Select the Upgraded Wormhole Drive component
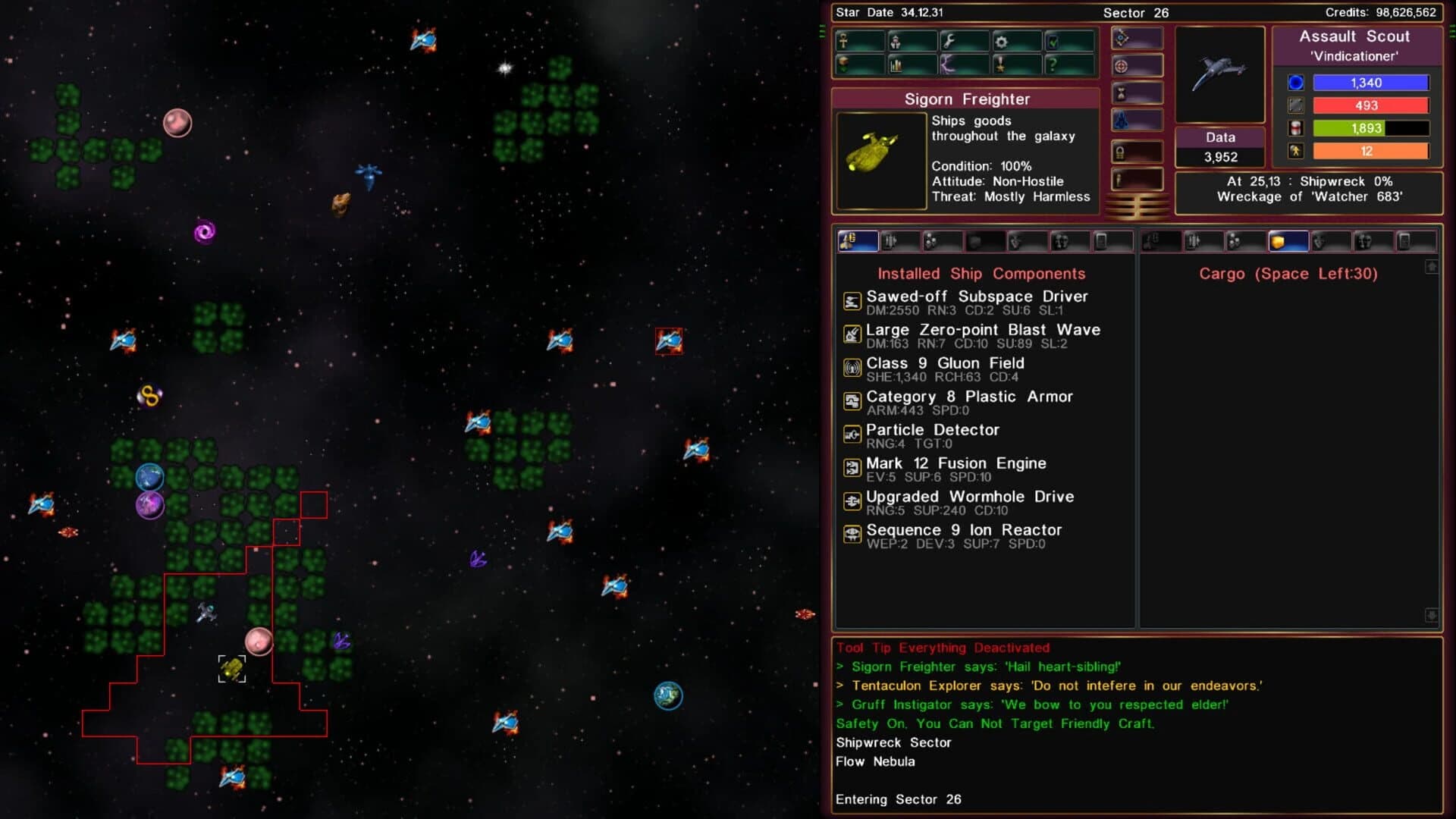1456x819 pixels. (x=970, y=497)
